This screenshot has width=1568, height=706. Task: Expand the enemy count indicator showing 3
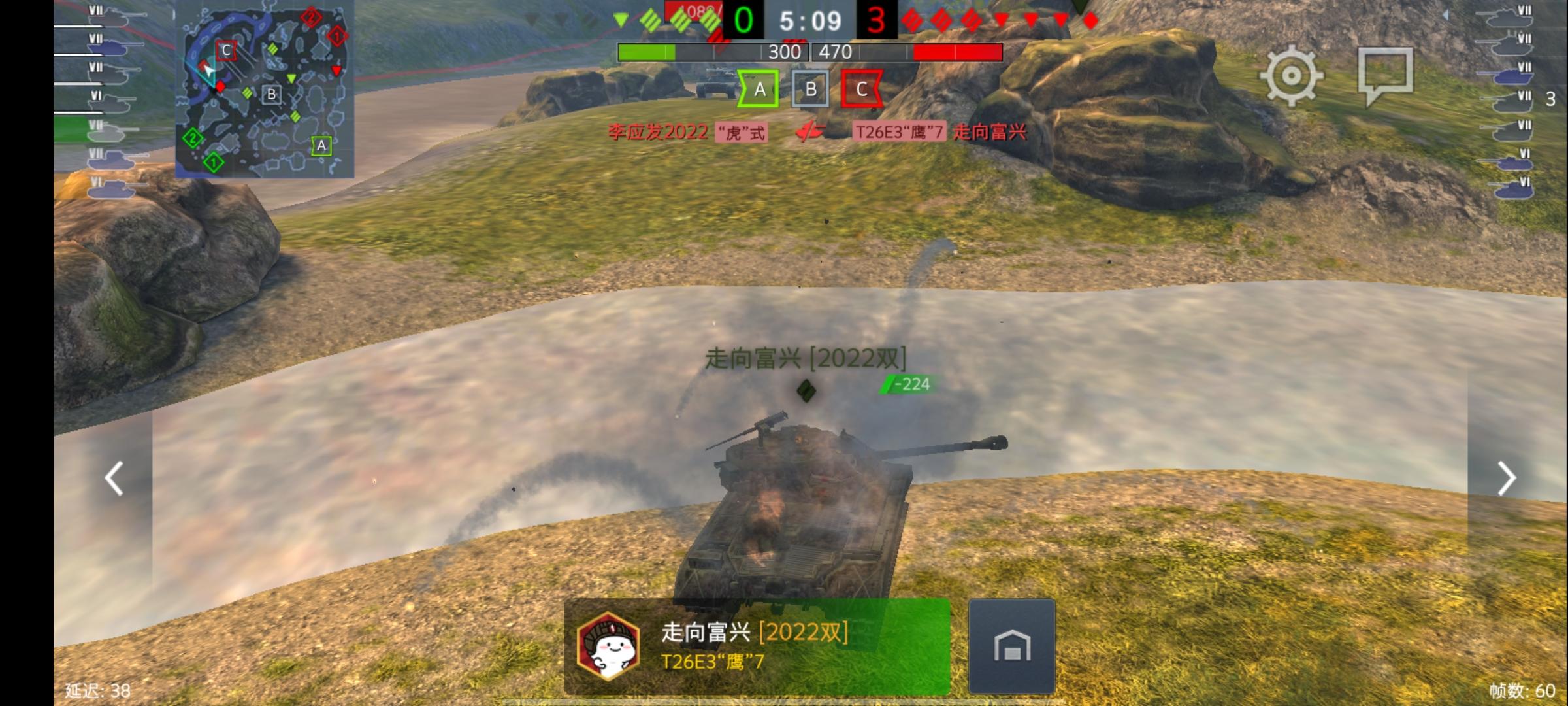(x=1550, y=98)
